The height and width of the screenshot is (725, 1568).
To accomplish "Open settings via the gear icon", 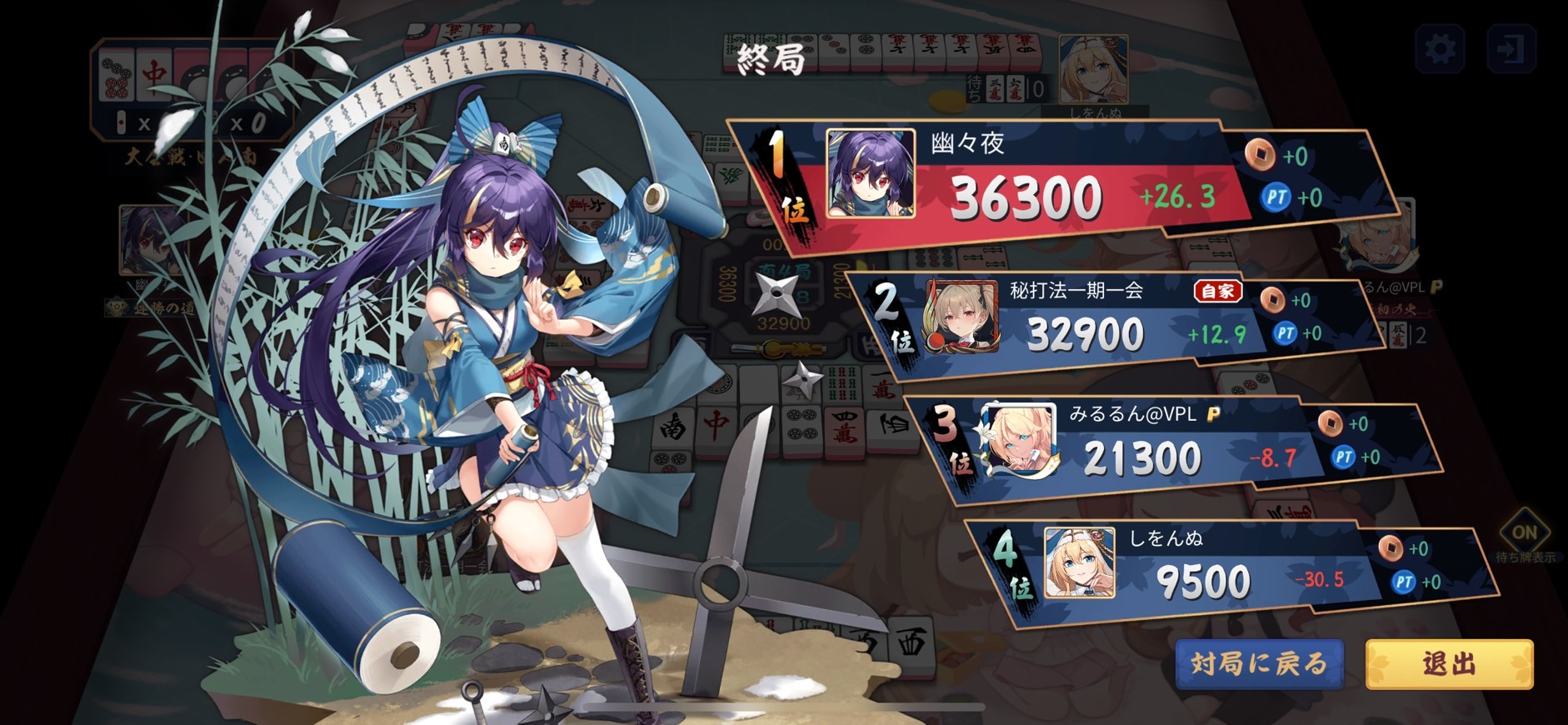I will [1441, 49].
